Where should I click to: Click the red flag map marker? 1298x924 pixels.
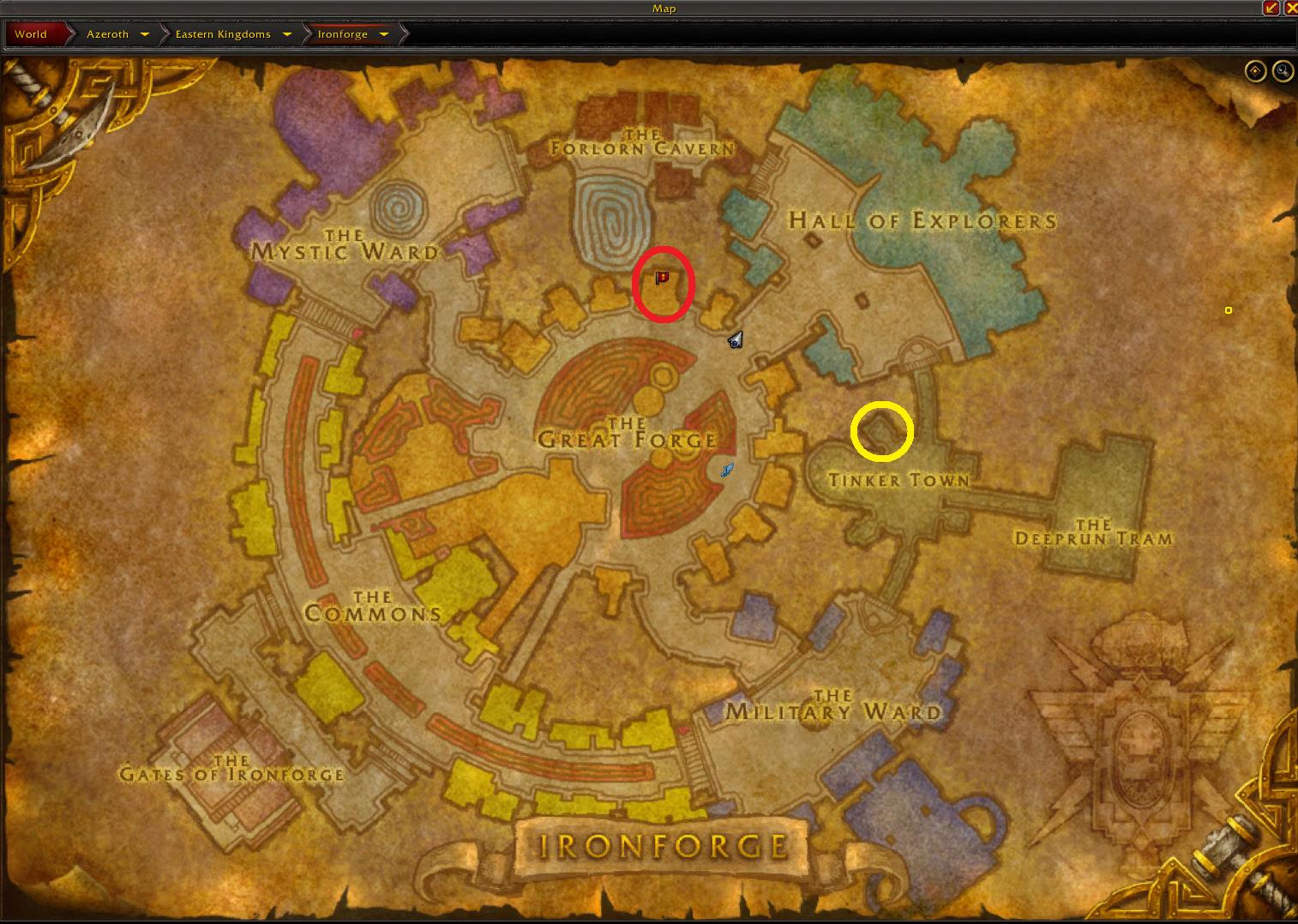click(662, 278)
